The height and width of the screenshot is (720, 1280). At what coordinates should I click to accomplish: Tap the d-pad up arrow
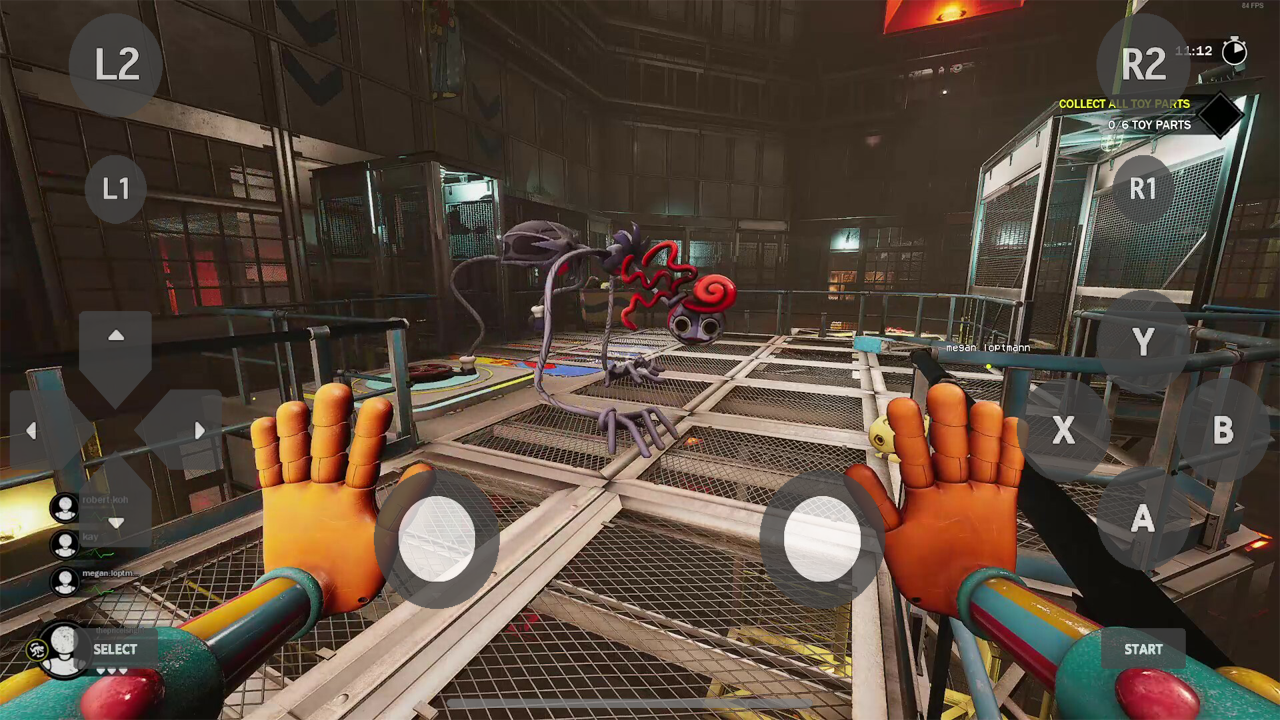click(x=116, y=338)
